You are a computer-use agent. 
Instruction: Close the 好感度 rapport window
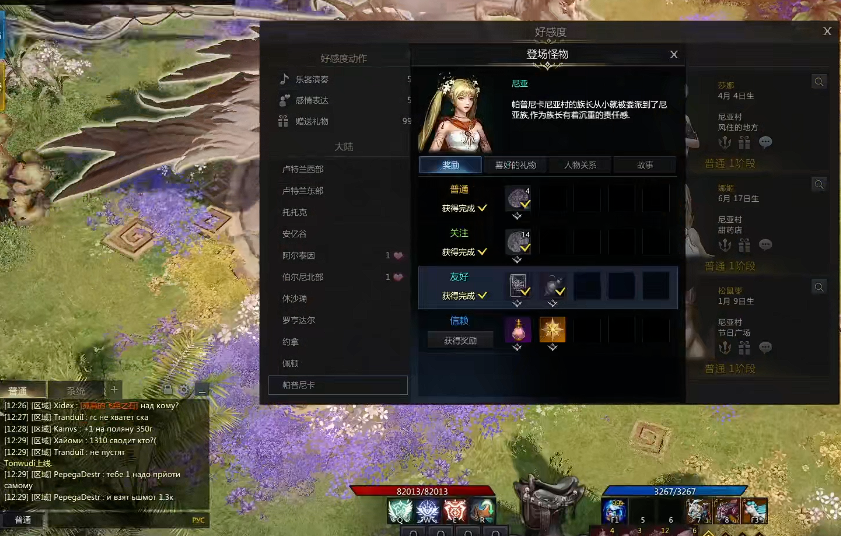827,32
